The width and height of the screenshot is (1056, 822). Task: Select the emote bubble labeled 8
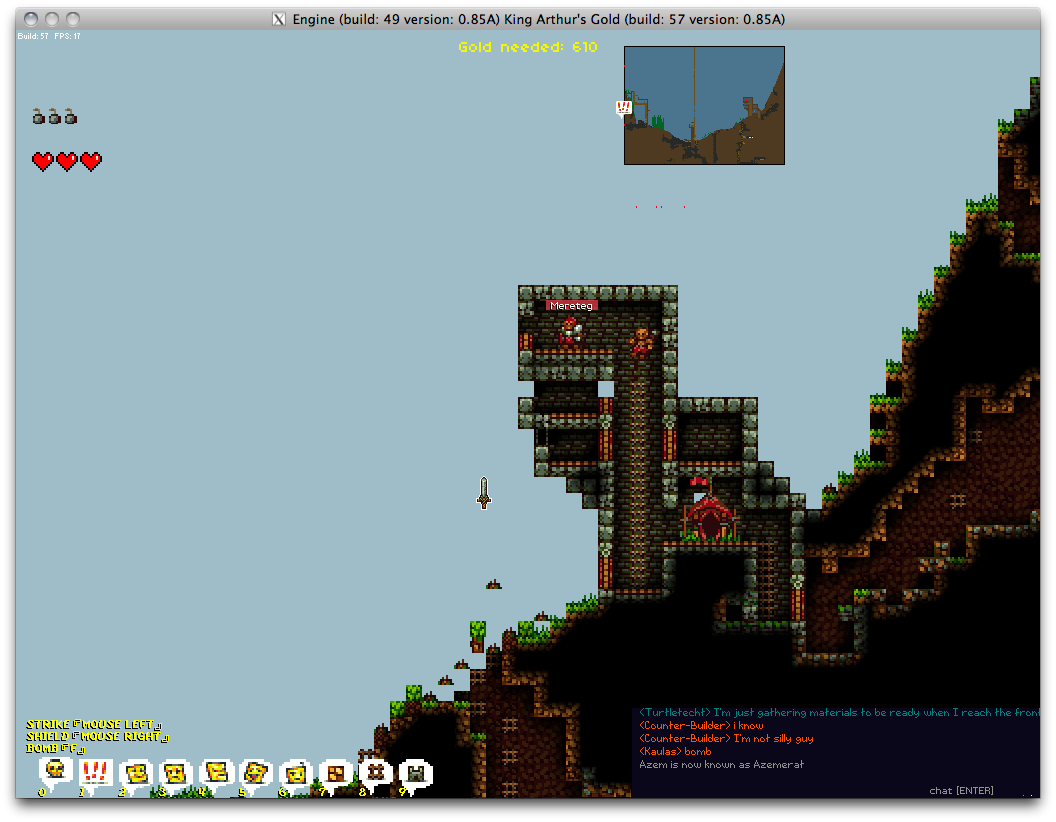click(x=375, y=772)
